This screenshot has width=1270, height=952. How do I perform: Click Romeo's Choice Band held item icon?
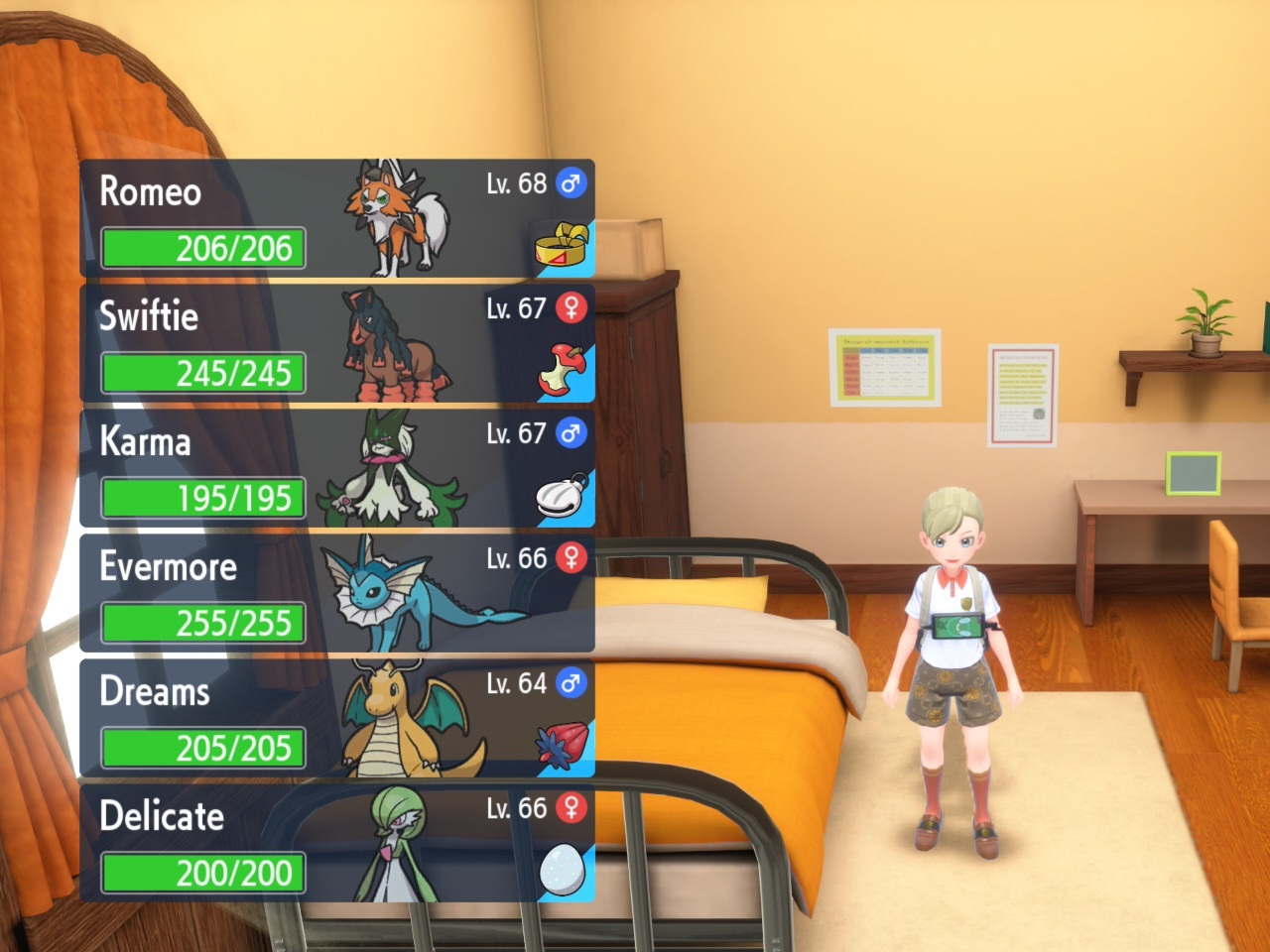pos(562,248)
